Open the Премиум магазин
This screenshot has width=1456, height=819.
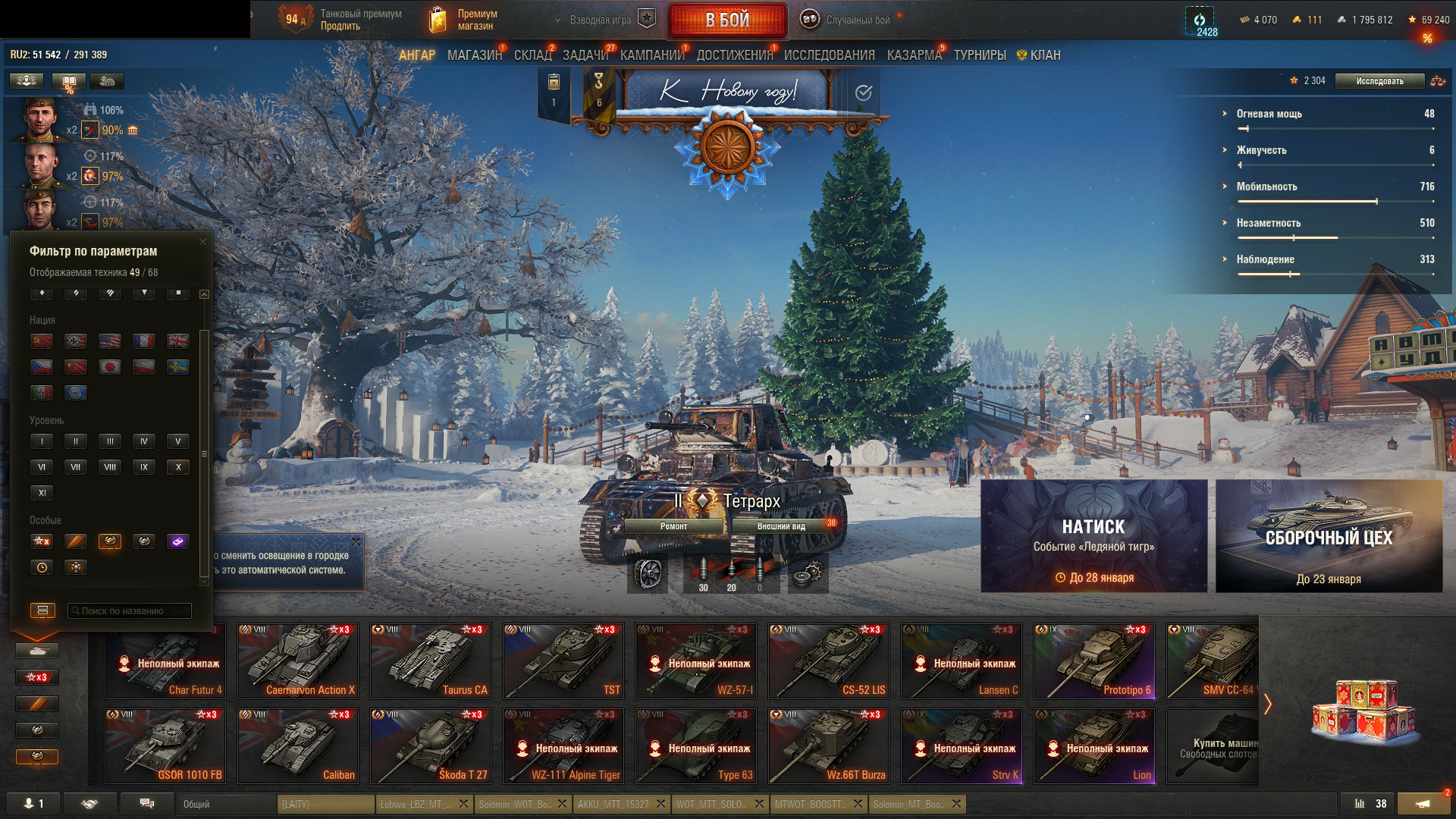click(x=463, y=20)
